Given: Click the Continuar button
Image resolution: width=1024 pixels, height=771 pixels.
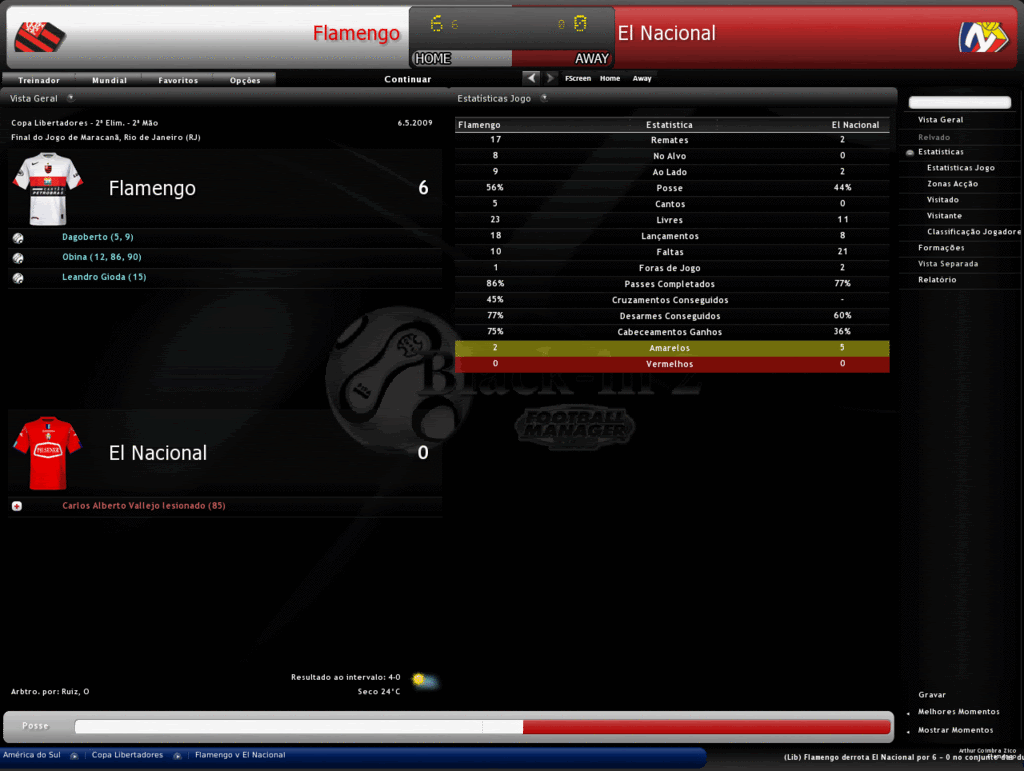Looking at the screenshot, I should point(408,79).
